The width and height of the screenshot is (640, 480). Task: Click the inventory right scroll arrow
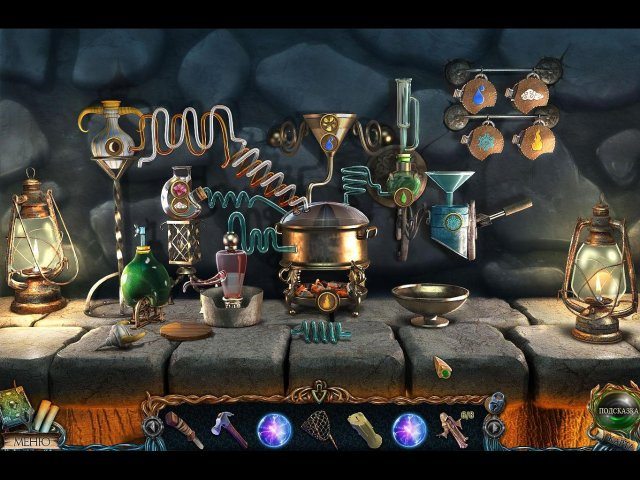[x=492, y=427]
